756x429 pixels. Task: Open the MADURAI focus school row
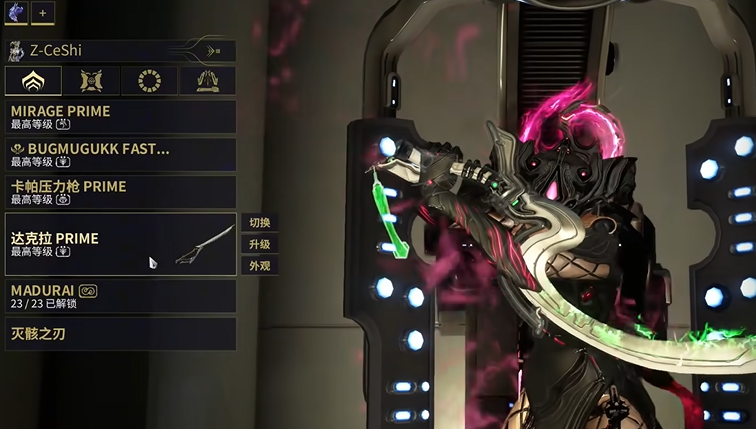(x=120, y=296)
